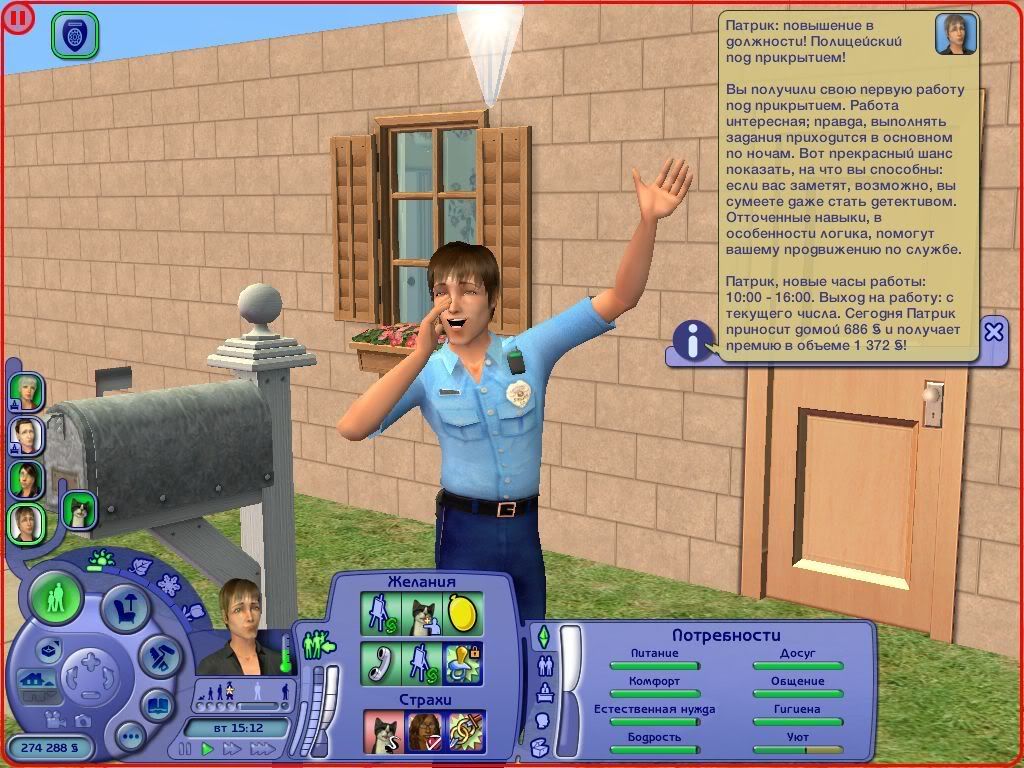Open the police career badge icon

74,32
